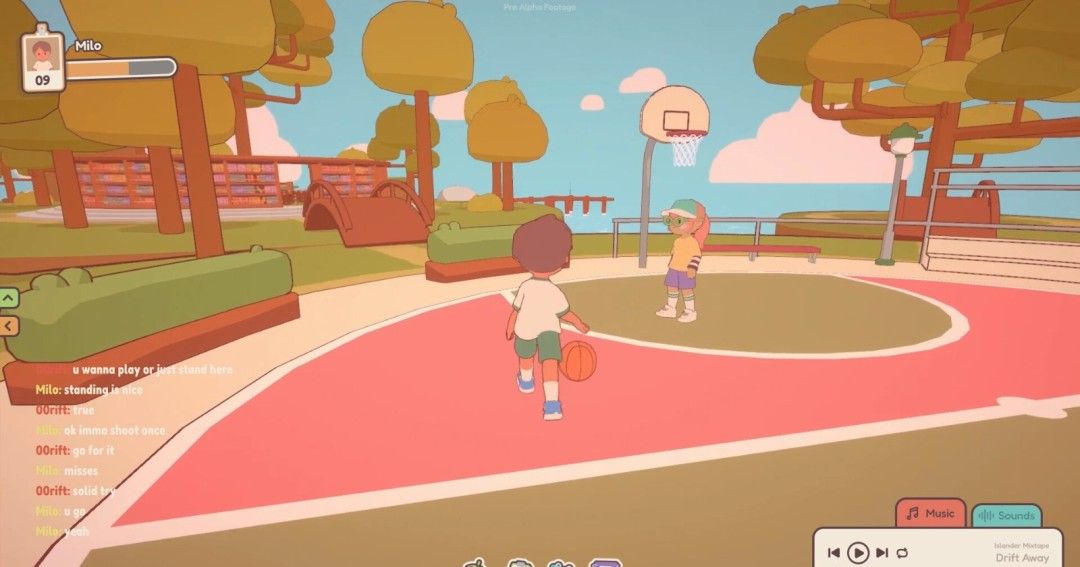This screenshot has width=1080, height=567.
Task: Toggle the repeat loop button
Action: pyautogui.click(x=902, y=552)
